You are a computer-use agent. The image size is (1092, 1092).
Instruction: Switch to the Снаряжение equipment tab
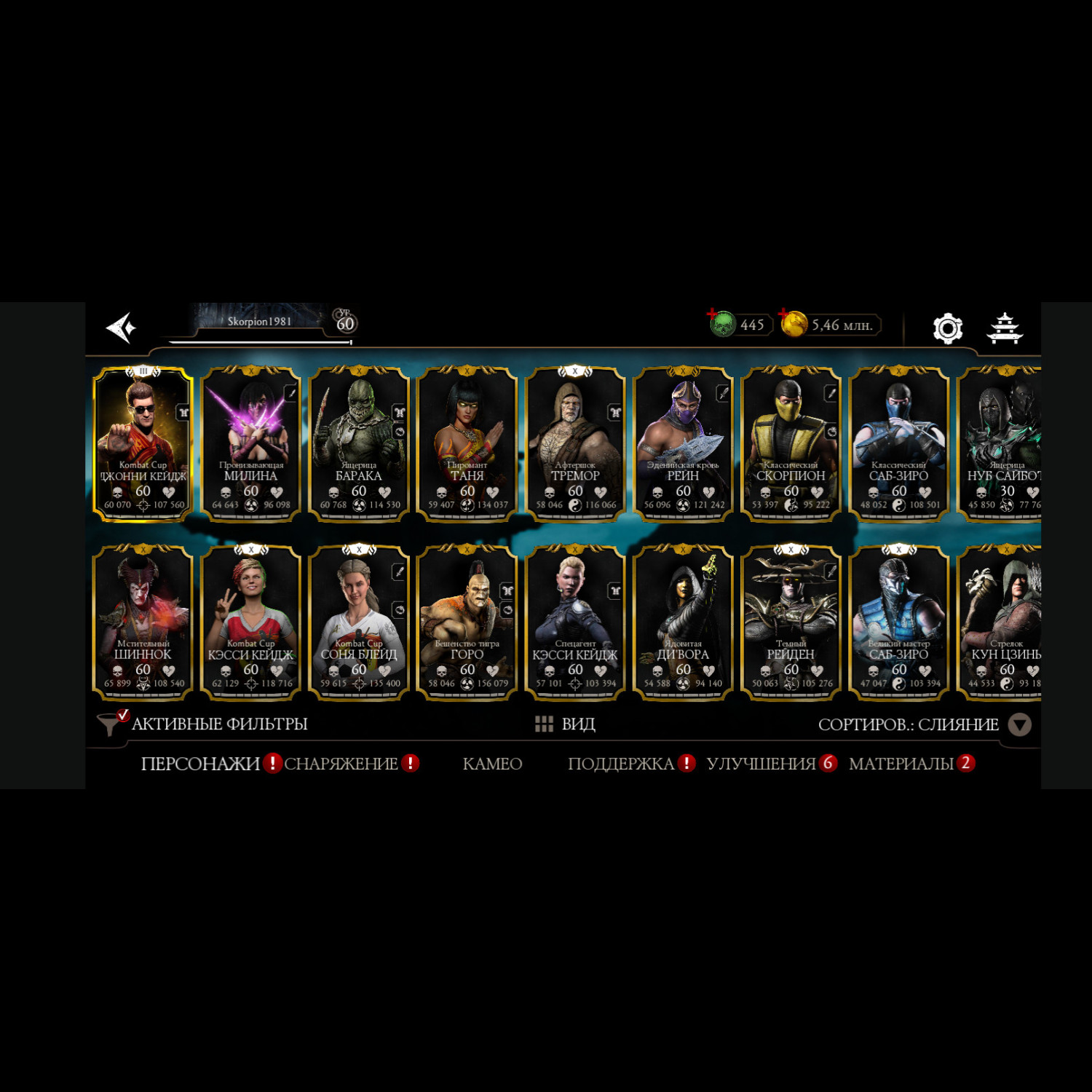pyautogui.click(x=341, y=764)
